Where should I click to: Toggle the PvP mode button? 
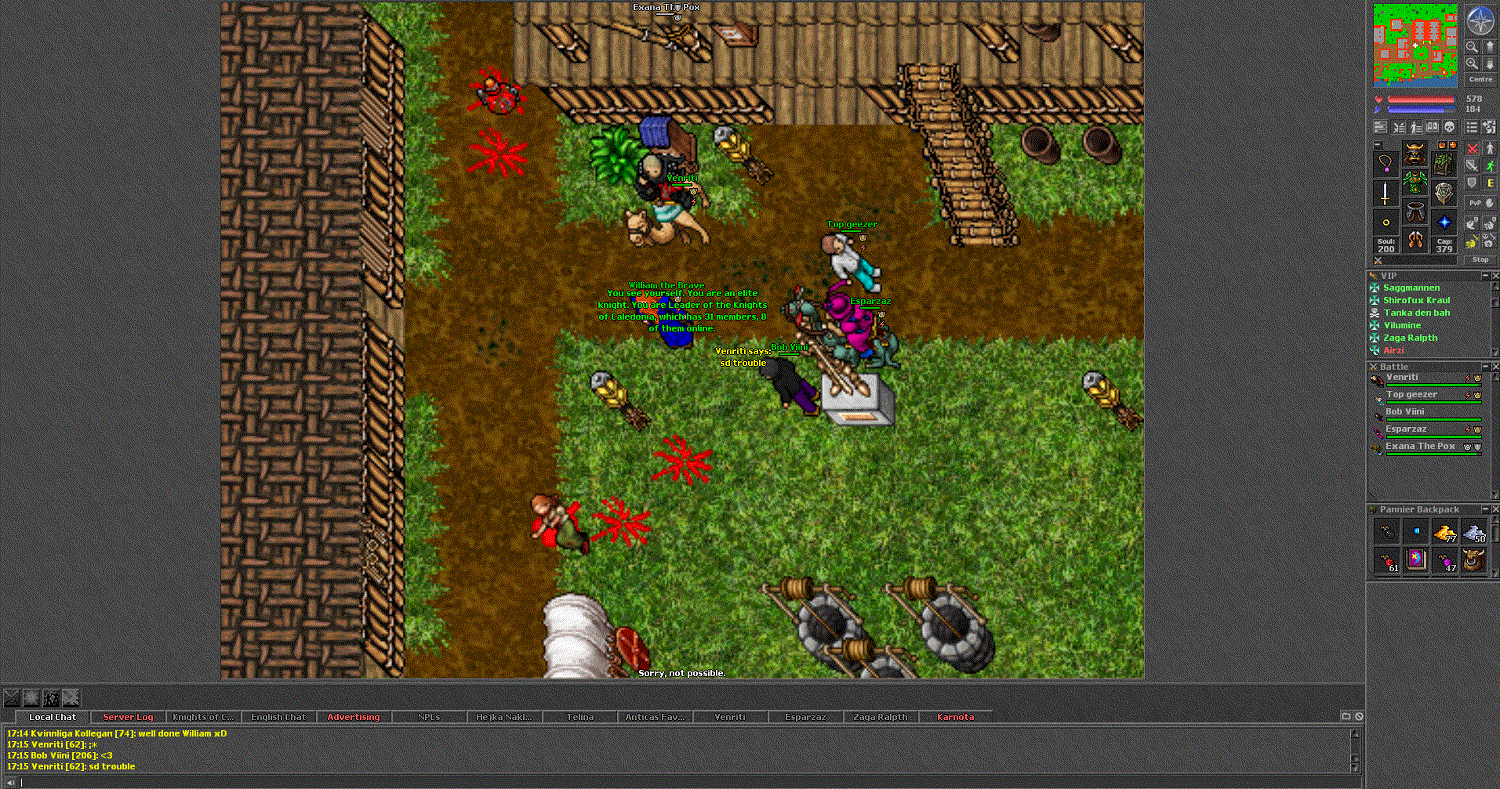pos(1476,203)
